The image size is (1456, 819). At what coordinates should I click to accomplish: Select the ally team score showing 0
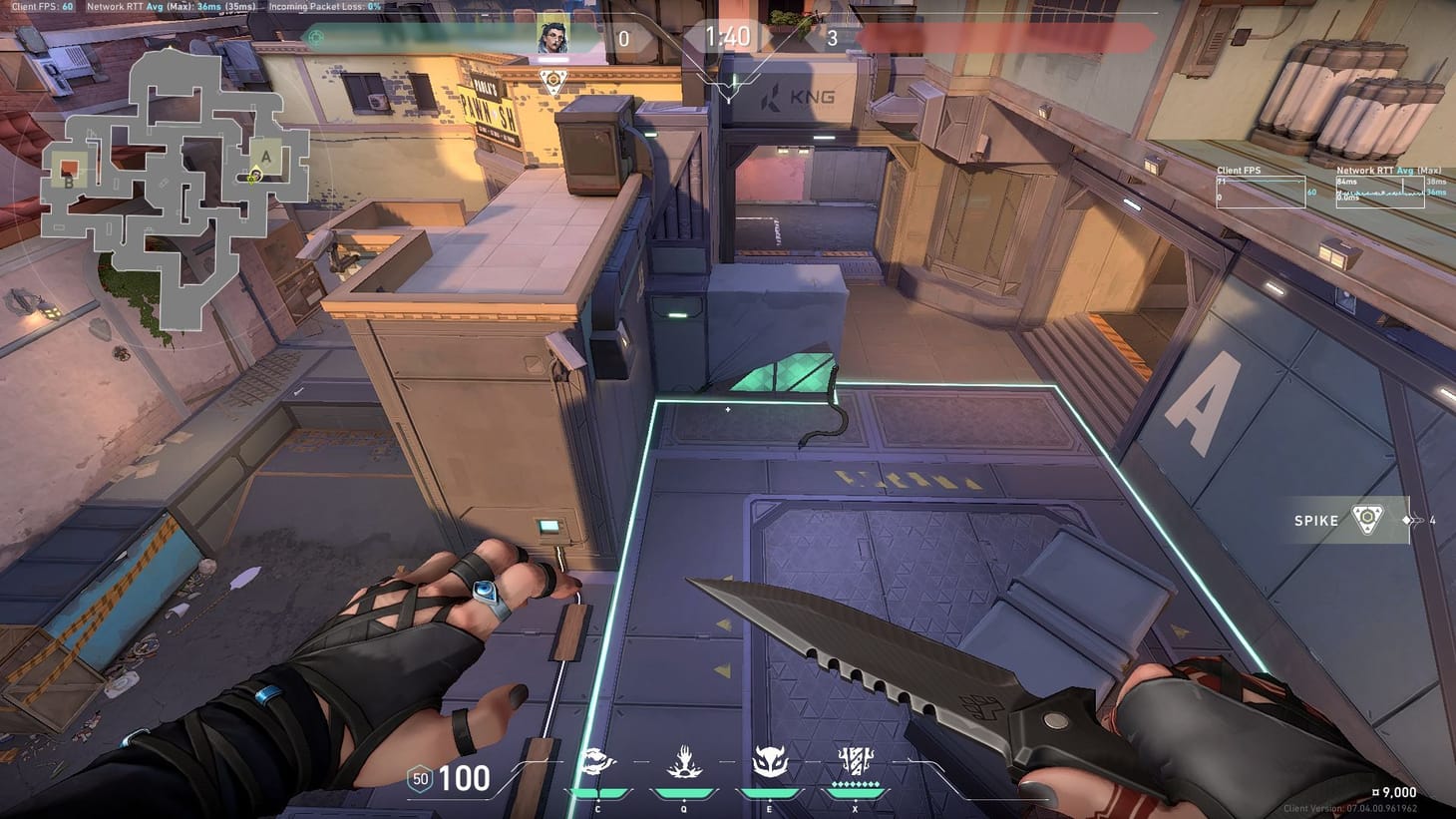coord(624,38)
